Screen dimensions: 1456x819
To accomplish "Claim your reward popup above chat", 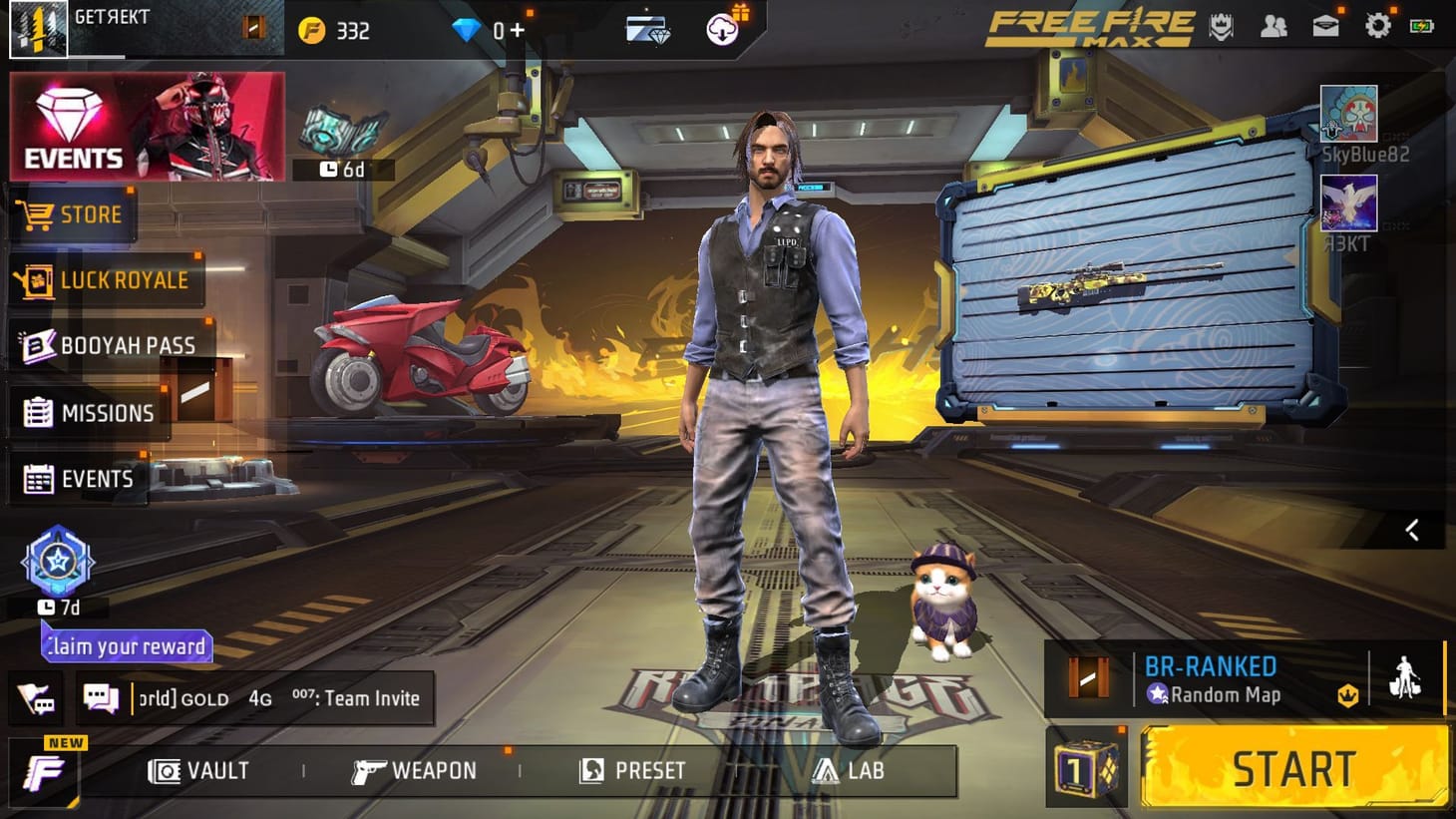I will 126,646.
